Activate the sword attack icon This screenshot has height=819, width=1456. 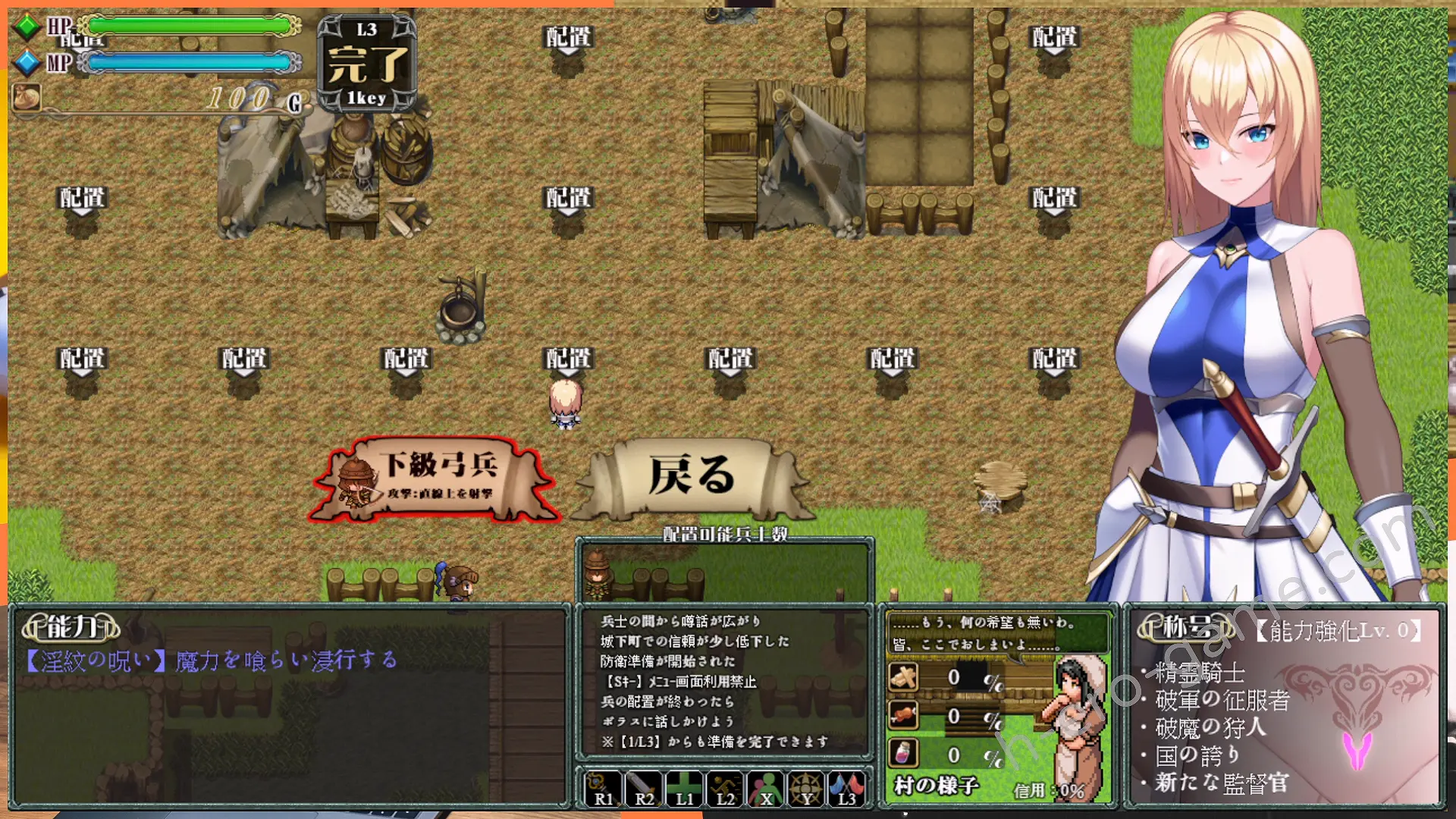643,788
